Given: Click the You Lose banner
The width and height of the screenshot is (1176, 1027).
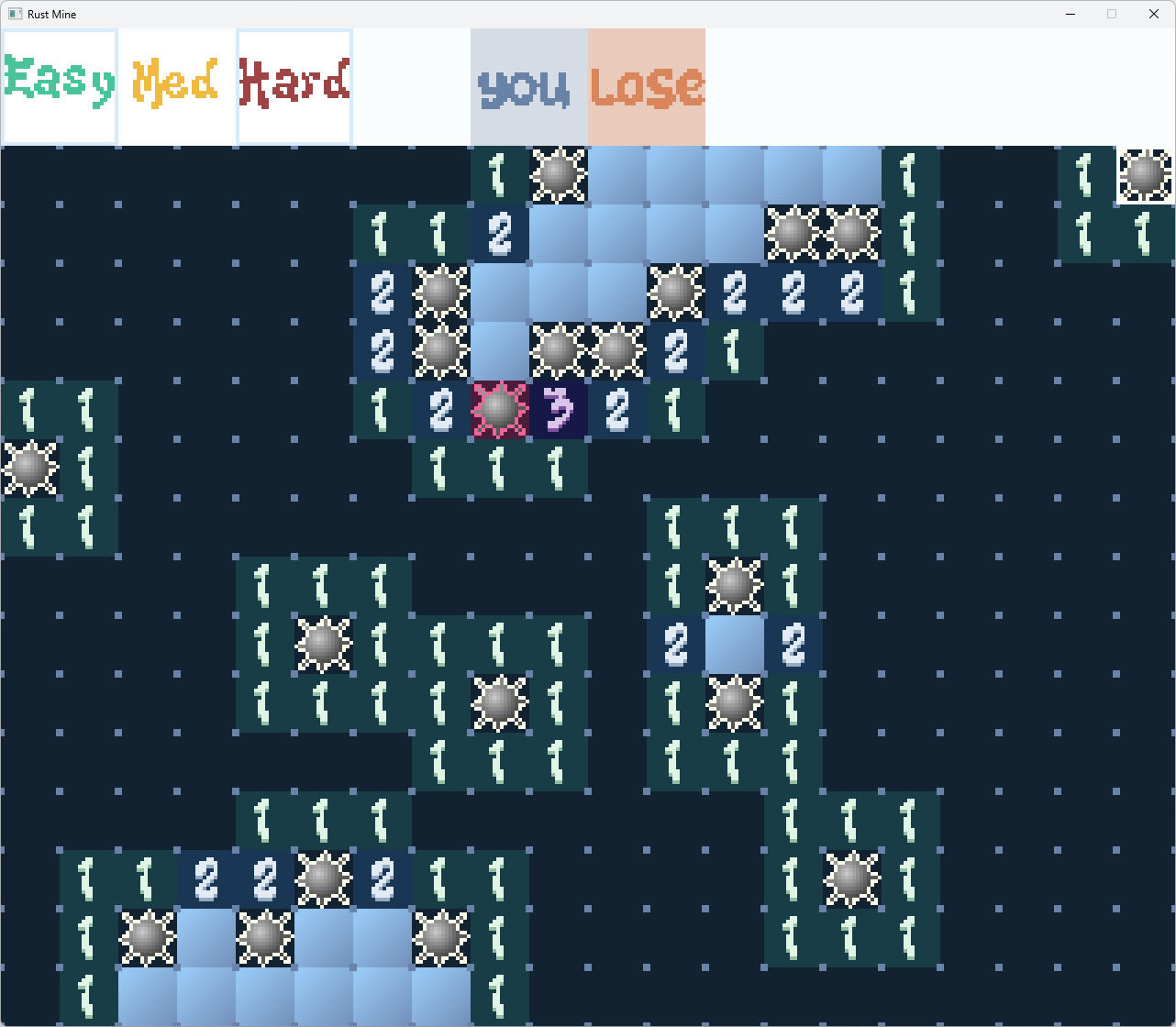Looking at the screenshot, I should click(x=588, y=85).
